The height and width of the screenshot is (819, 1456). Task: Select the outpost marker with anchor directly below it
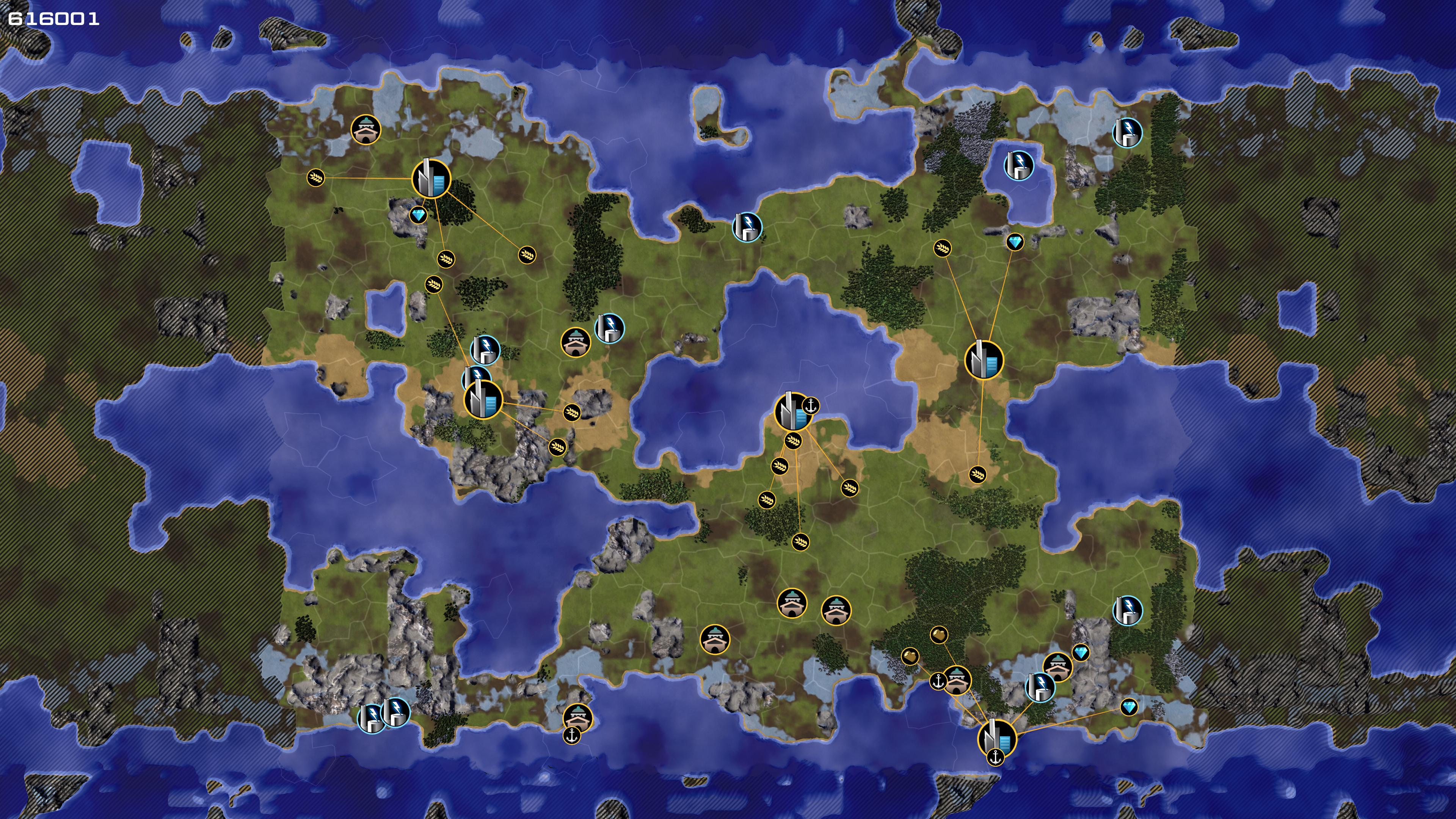coord(577,718)
